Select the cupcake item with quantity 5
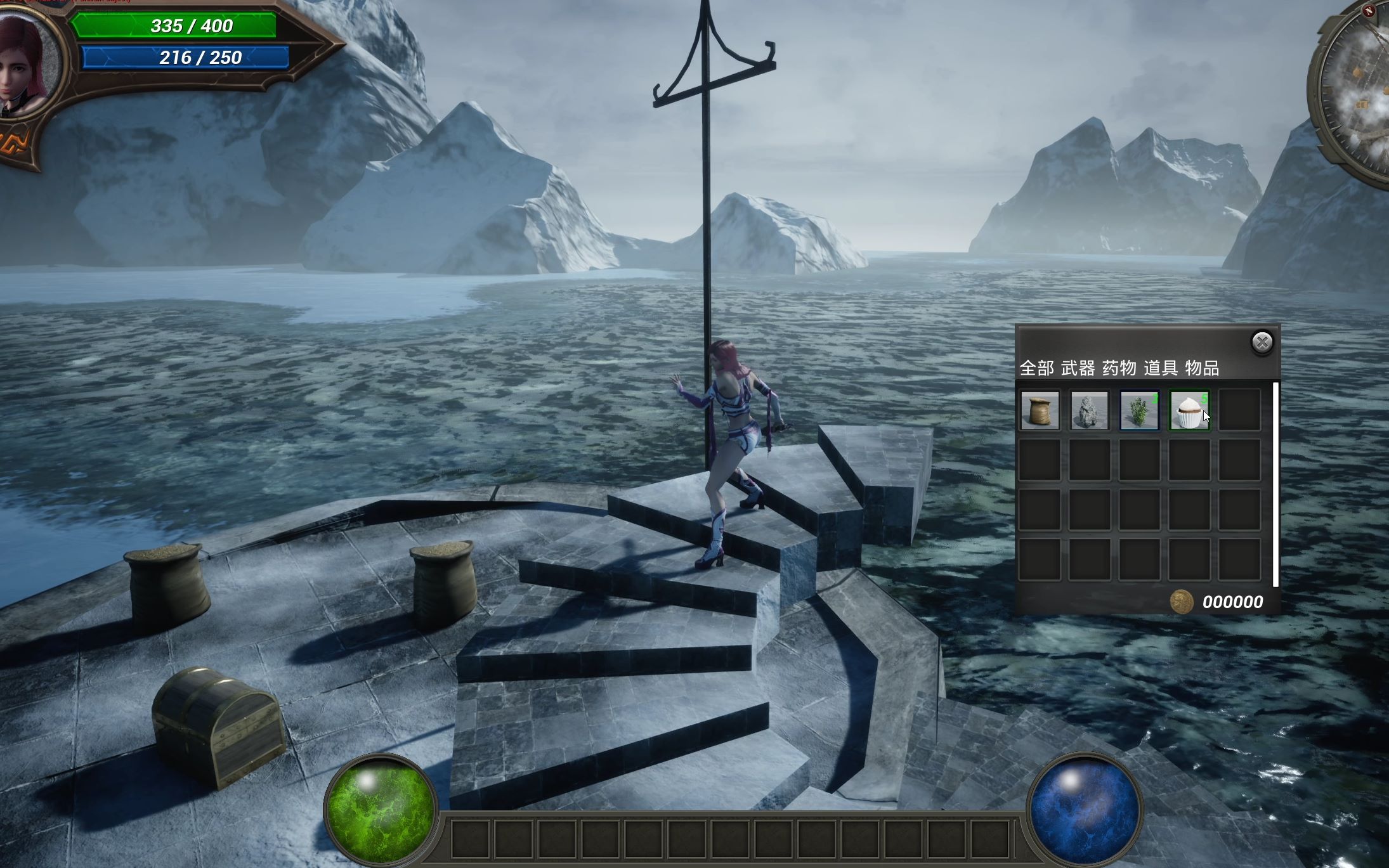Screen dimensions: 1389x868 click(x=1190, y=409)
